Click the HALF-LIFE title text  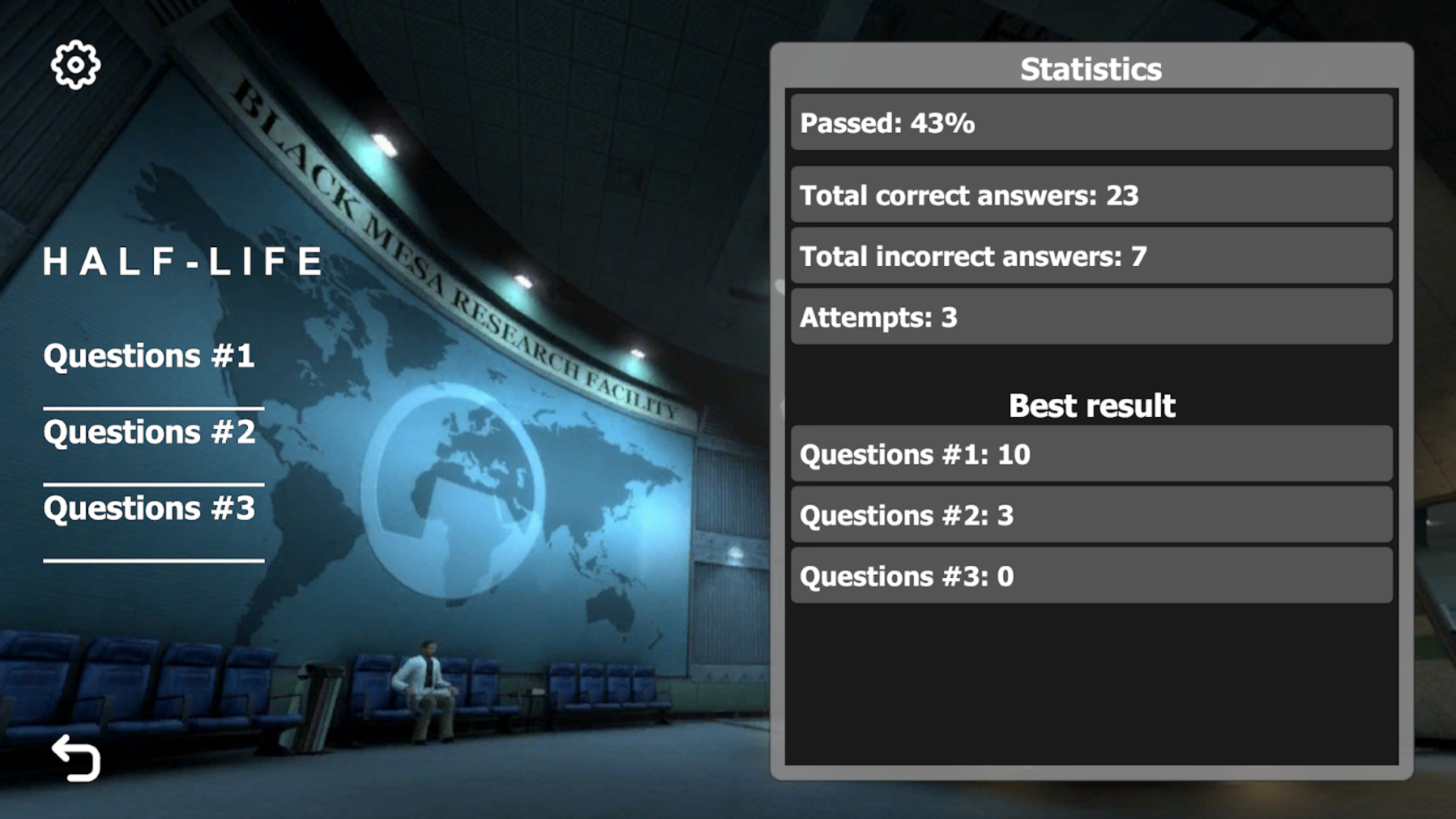pos(184,261)
